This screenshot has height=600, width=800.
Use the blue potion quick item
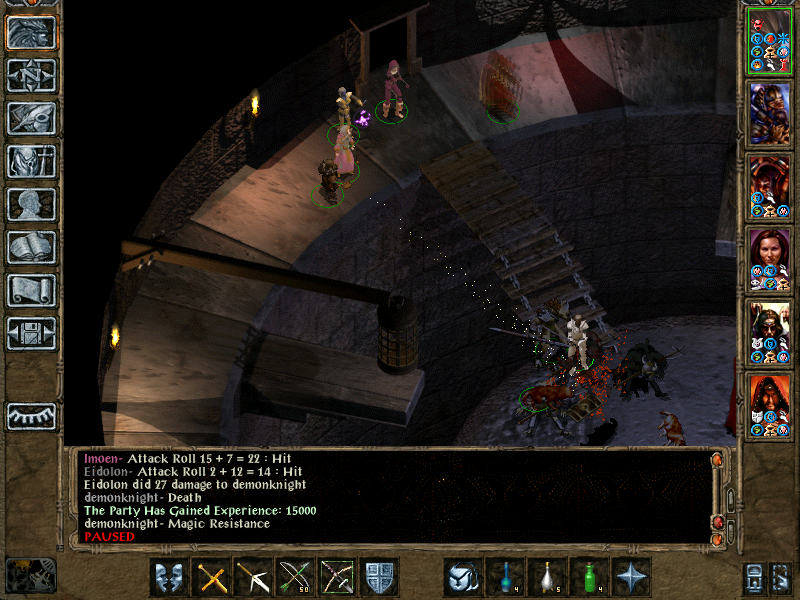tap(505, 577)
